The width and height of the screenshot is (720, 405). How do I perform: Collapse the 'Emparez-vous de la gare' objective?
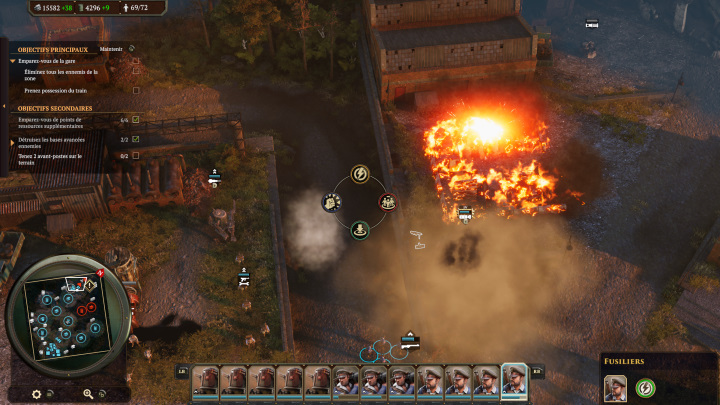pos(13,60)
